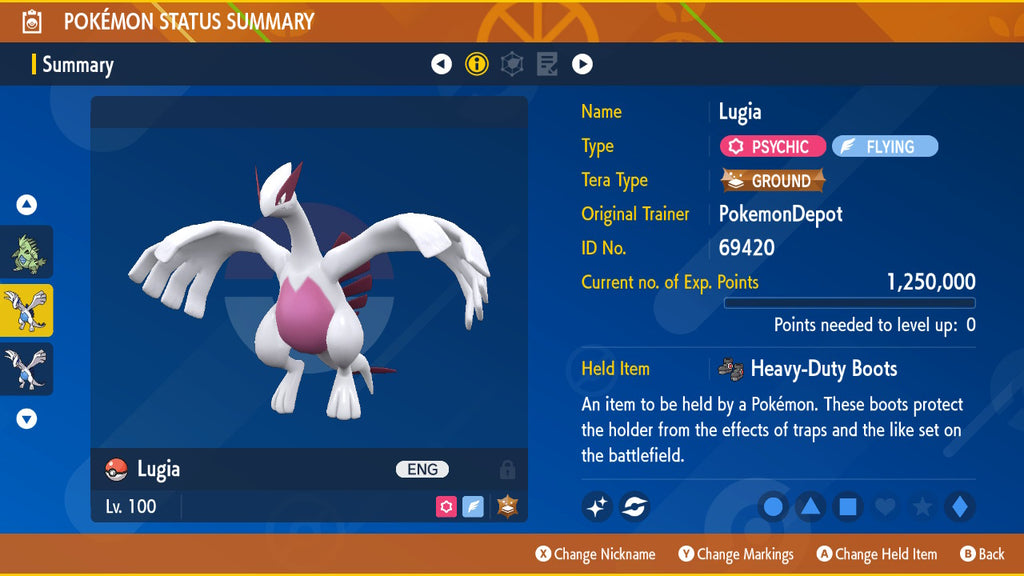
Task: Go to the previous summary page arrow
Action: [441, 65]
